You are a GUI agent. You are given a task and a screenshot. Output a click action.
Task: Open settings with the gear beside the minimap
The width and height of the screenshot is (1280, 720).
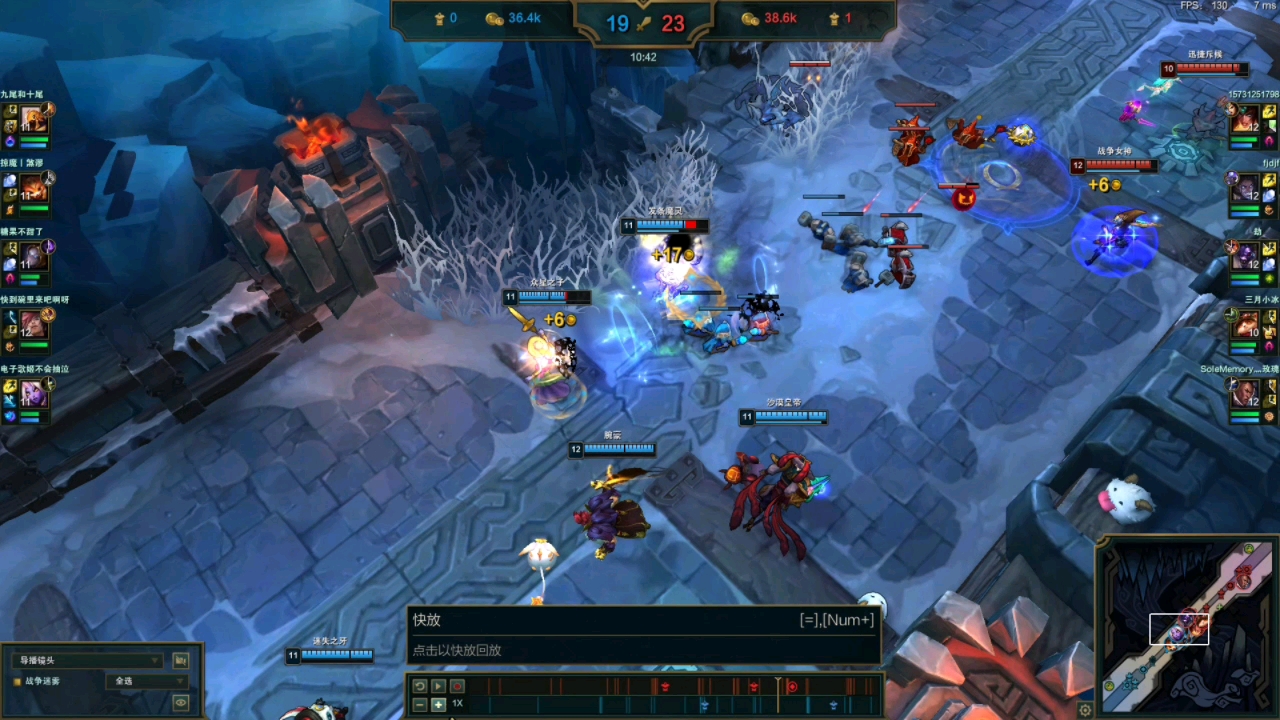pos(1085,710)
